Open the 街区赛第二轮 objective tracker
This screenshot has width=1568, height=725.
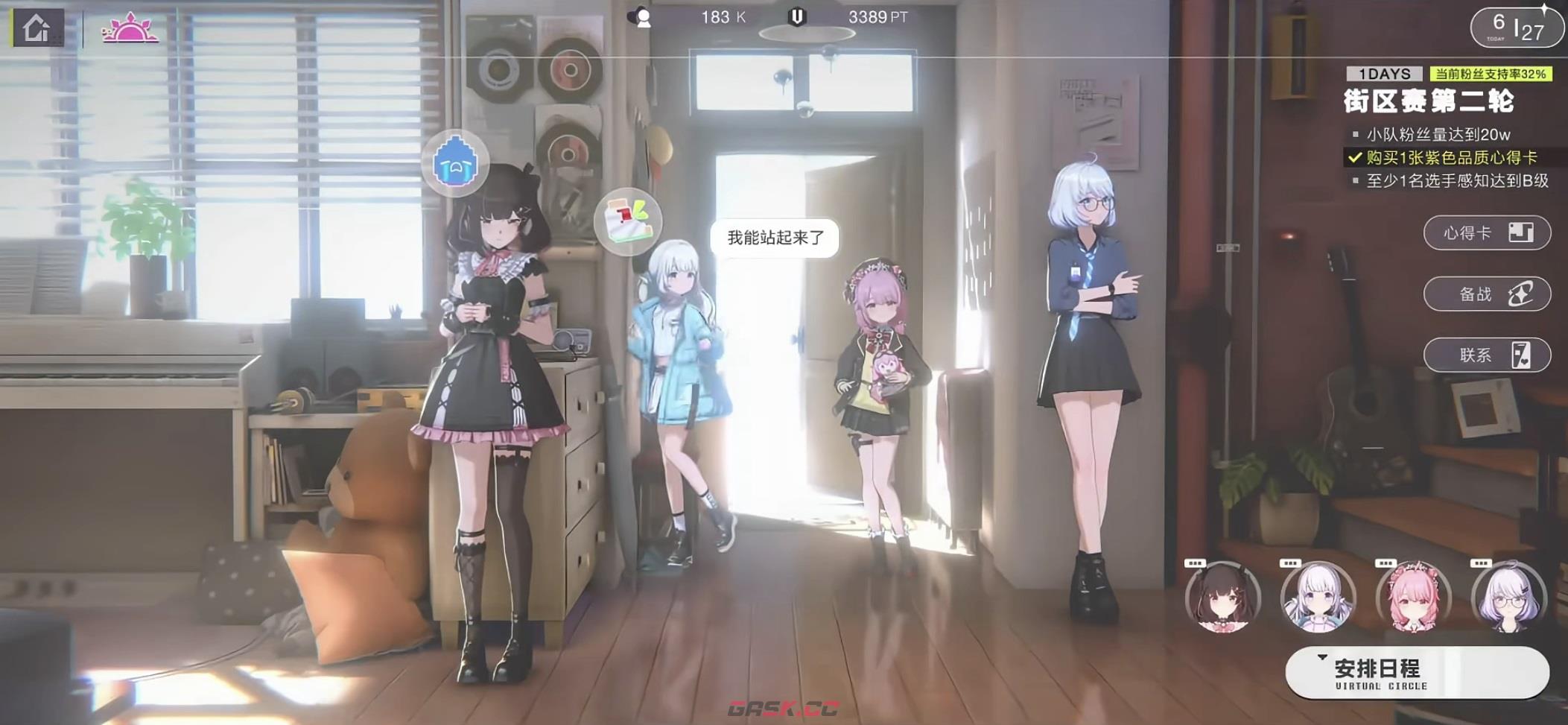(1429, 101)
